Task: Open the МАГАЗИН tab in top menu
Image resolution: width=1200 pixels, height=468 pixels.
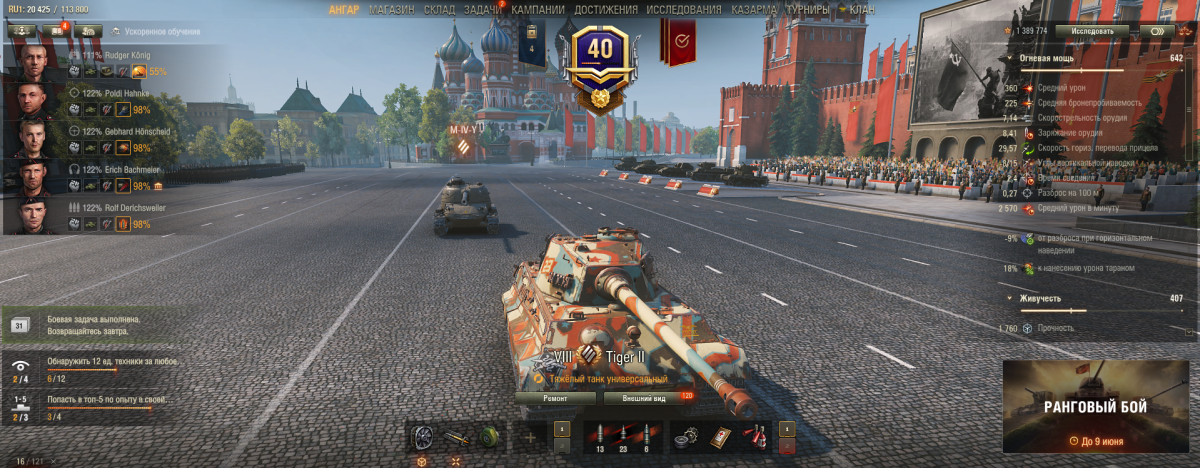Action: coord(391,9)
